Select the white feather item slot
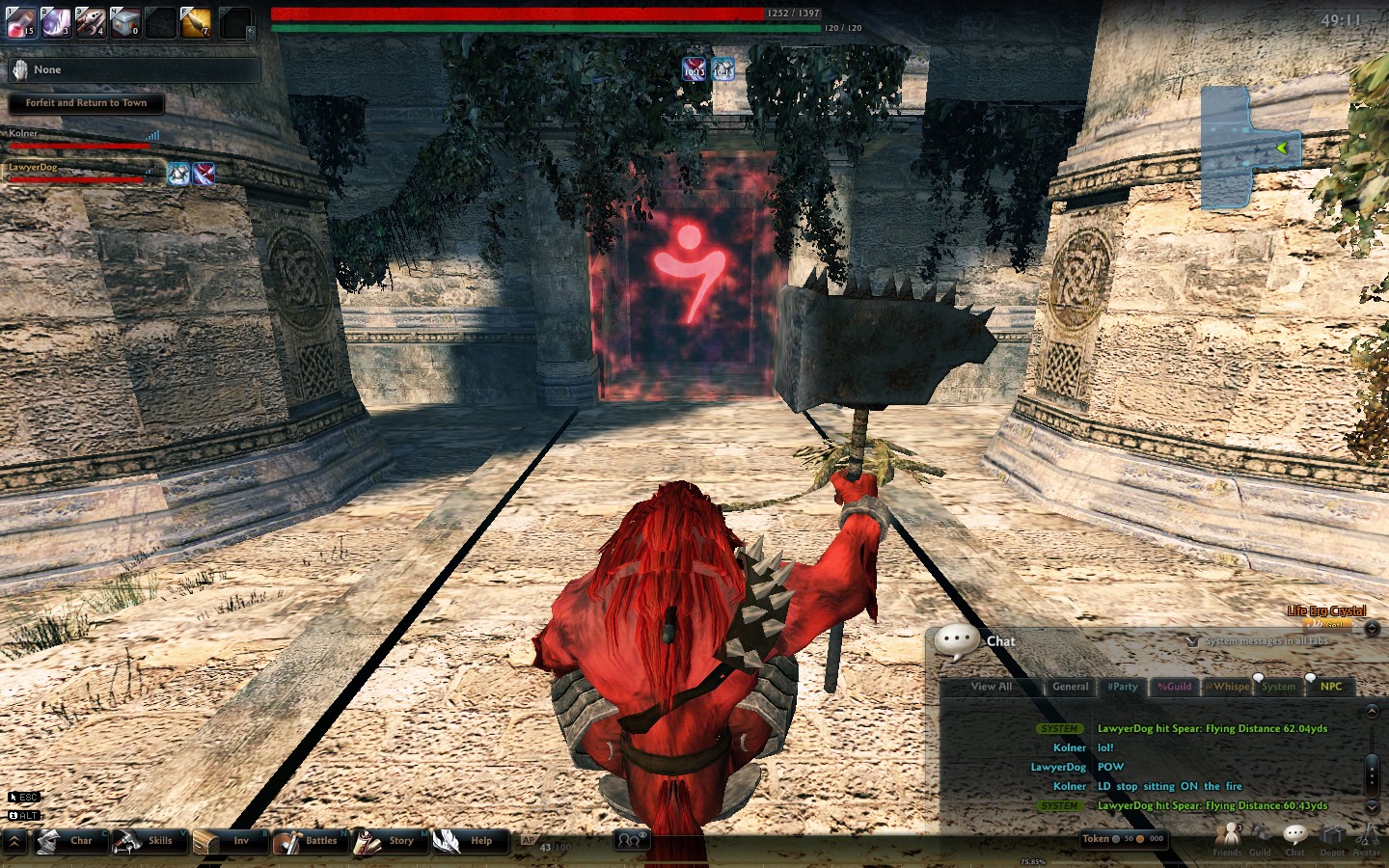The image size is (1389, 868). point(56,21)
